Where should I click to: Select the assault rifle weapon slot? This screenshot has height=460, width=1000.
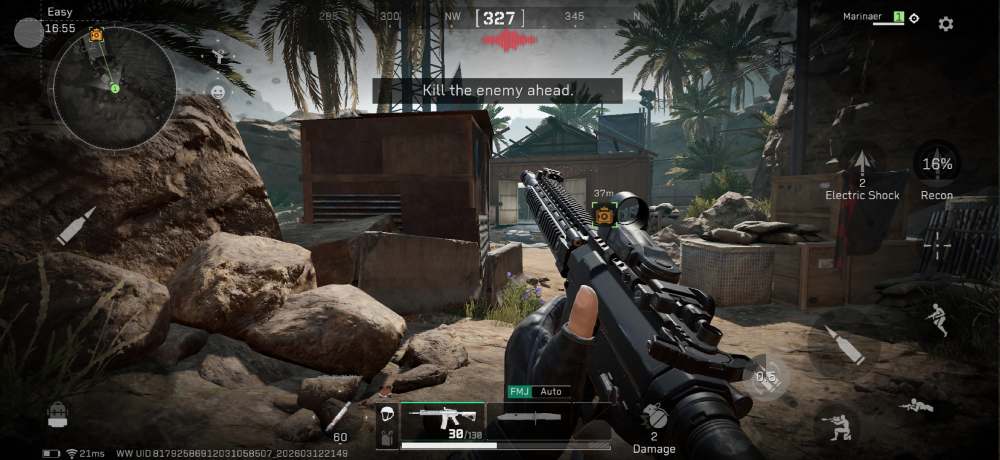coord(443,420)
